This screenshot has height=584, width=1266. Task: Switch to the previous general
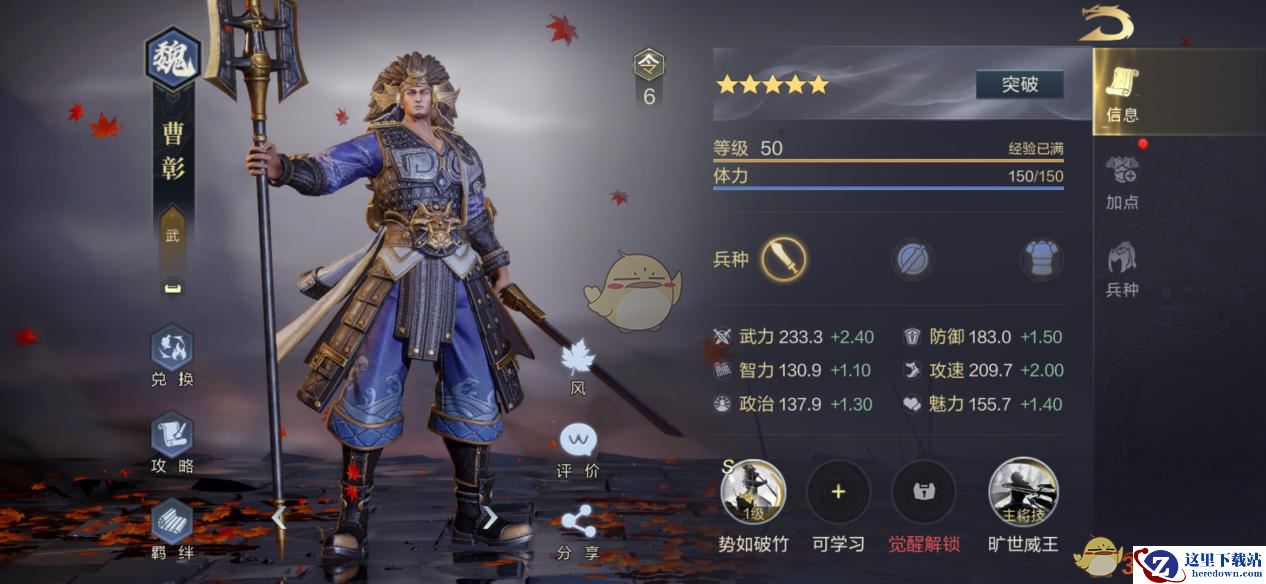279,517
